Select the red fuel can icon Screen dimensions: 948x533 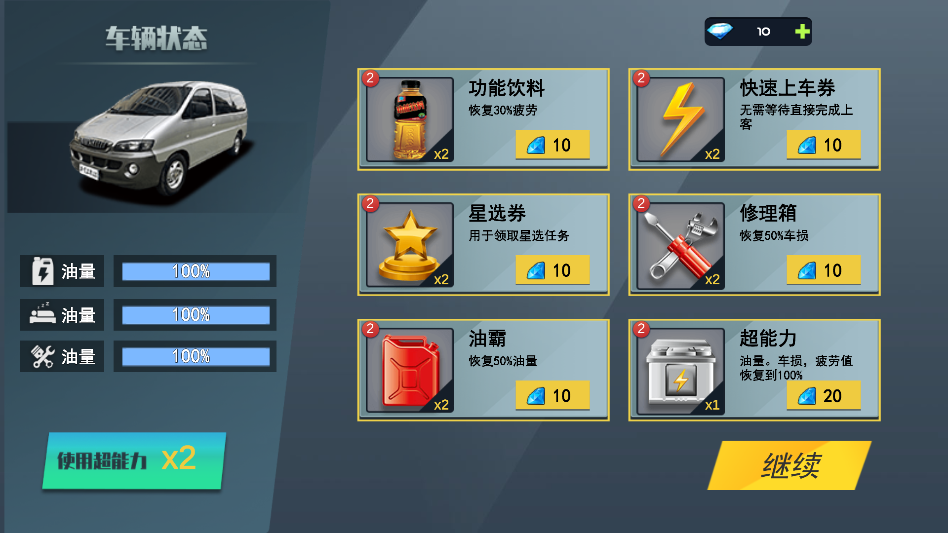point(410,371)
